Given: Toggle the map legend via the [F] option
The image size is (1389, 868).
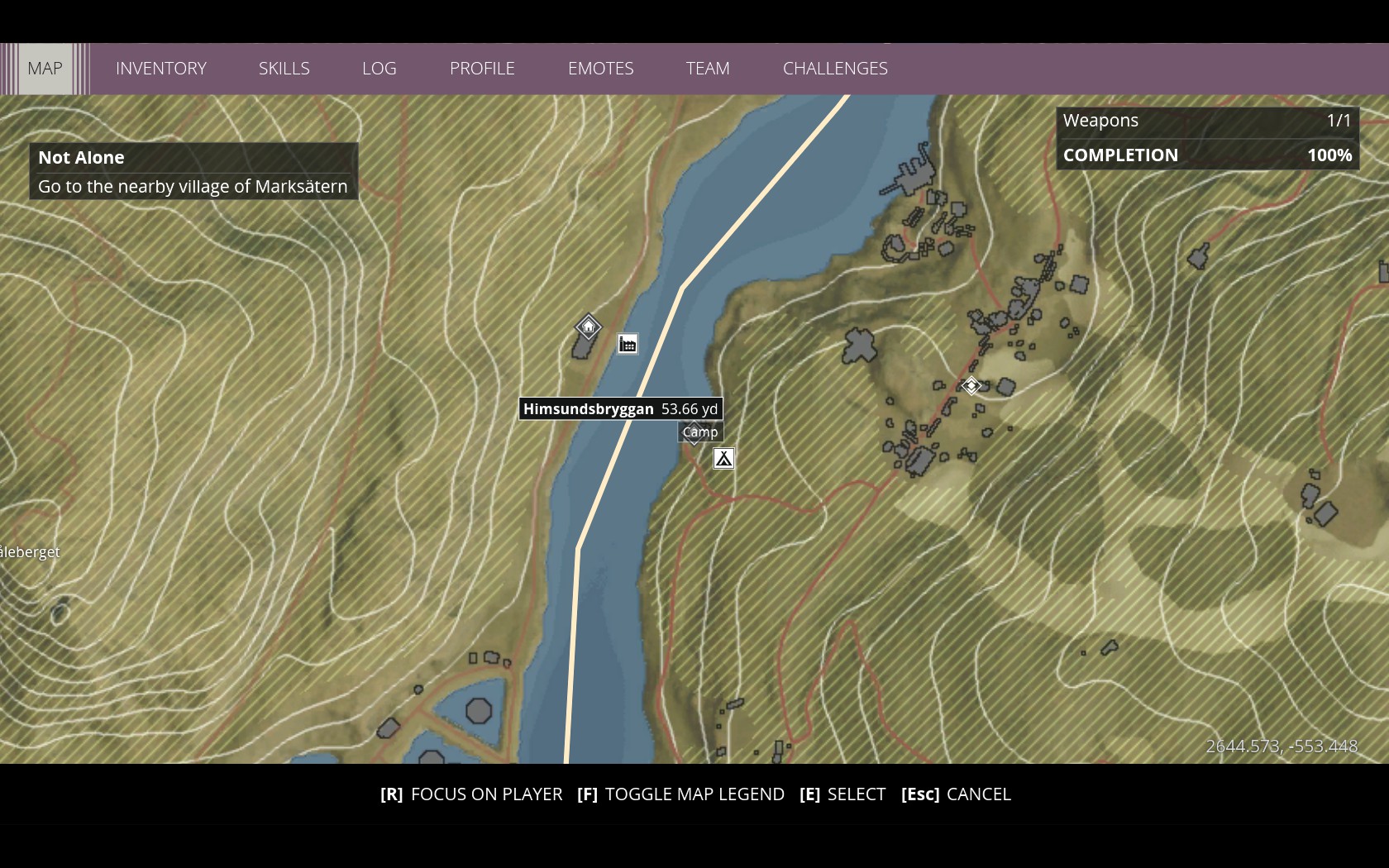Looking at the screenshot, I should tap(694, 794).
